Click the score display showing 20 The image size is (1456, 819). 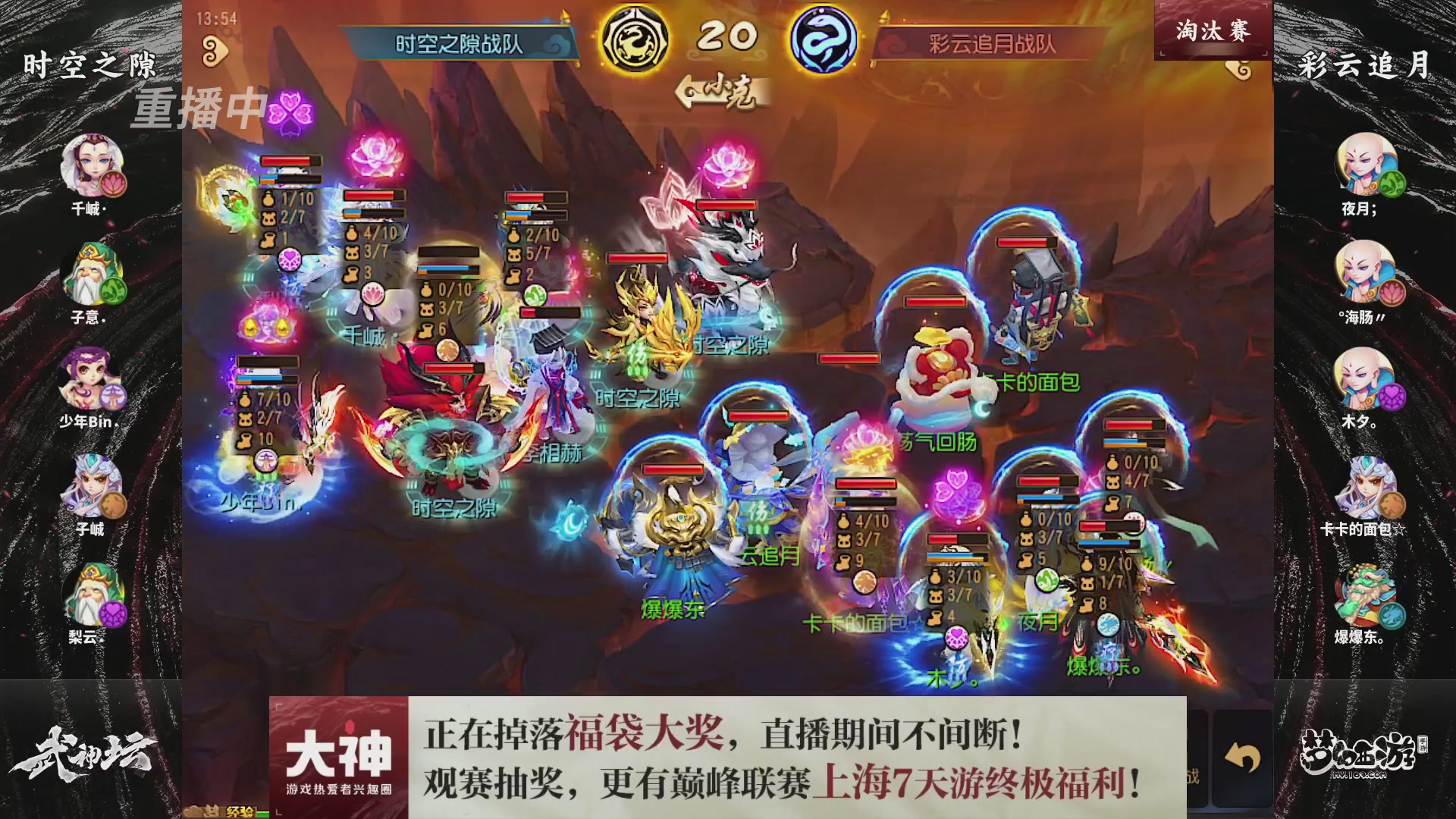click(x=726, y=34)
